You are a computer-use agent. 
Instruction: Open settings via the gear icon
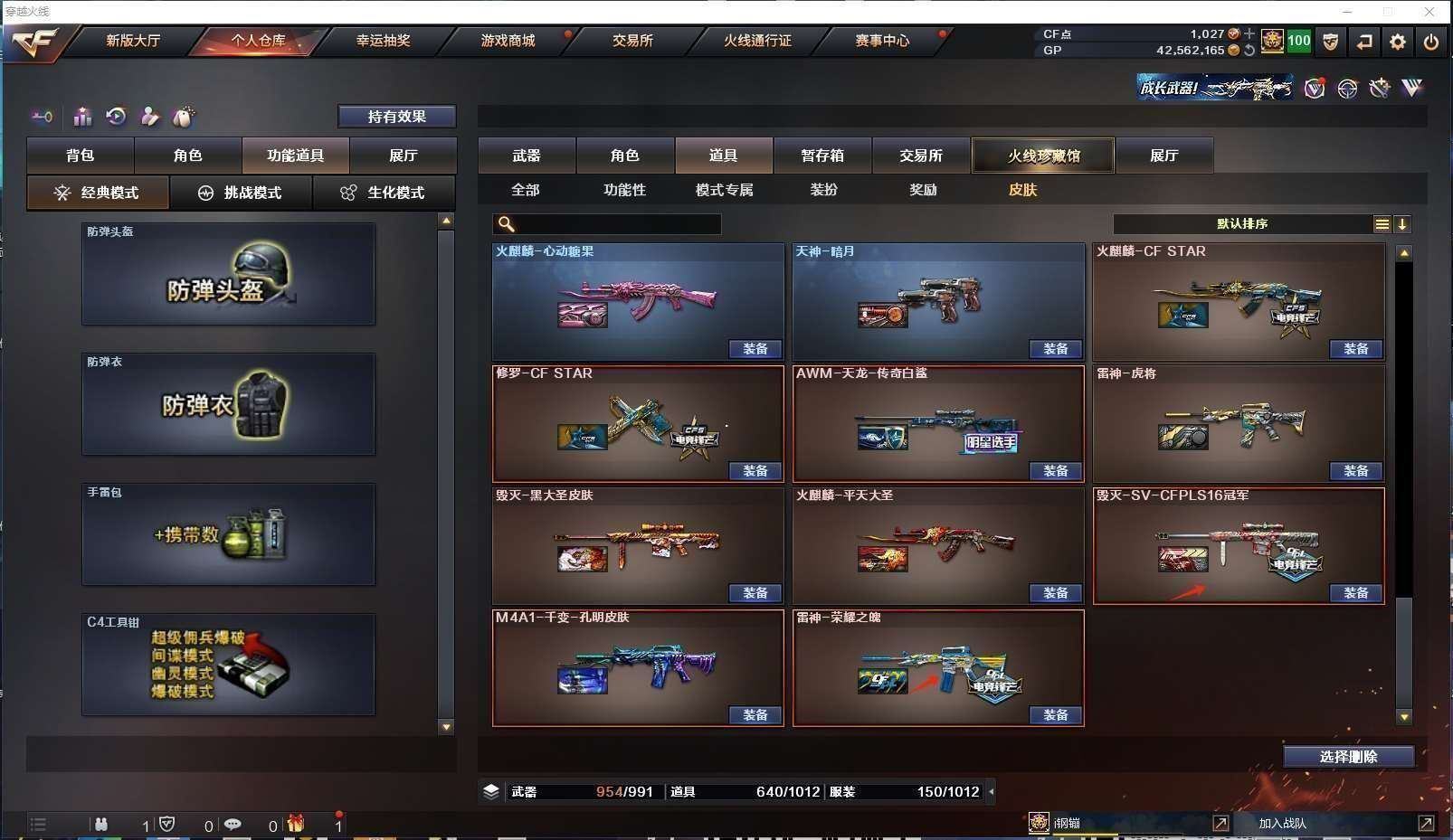tap(1398, 42)
